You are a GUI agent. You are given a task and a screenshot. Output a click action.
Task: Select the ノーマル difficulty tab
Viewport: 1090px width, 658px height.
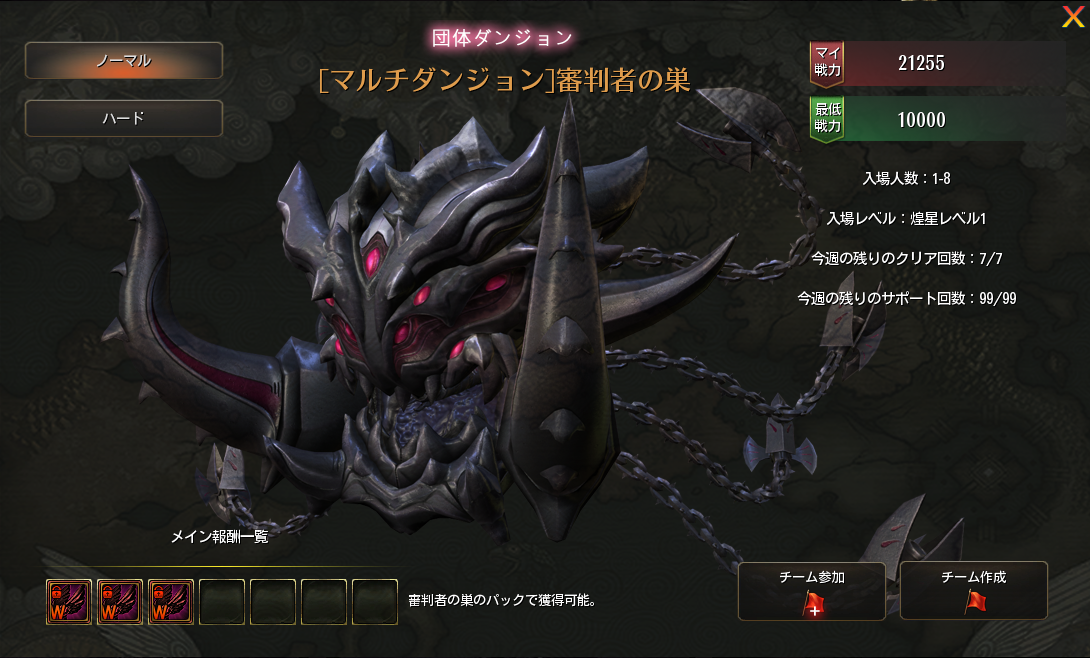(x=123, y=61)
